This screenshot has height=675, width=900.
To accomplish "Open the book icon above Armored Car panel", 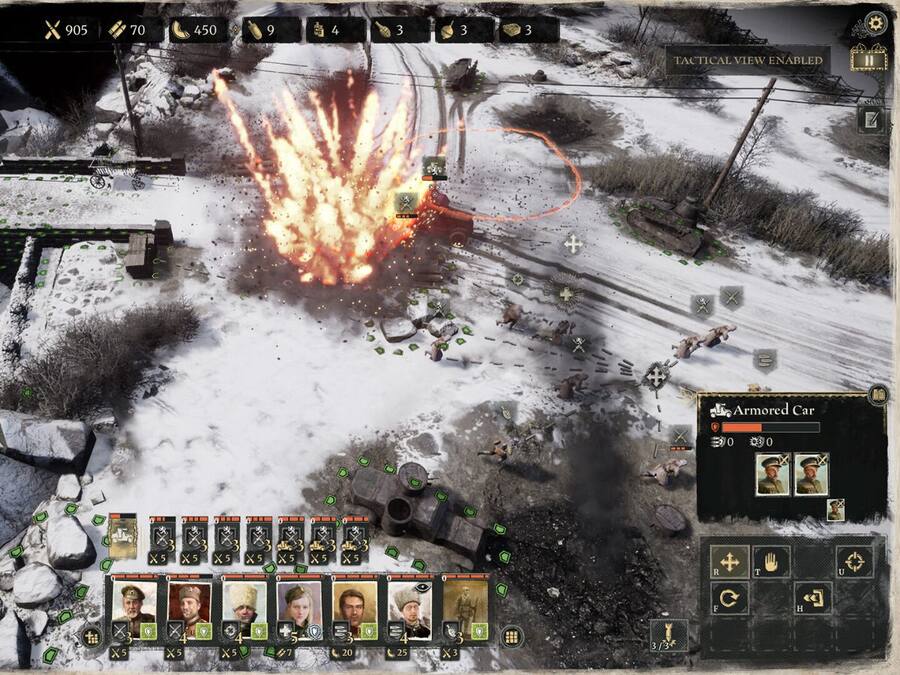I will coord(877,396).
